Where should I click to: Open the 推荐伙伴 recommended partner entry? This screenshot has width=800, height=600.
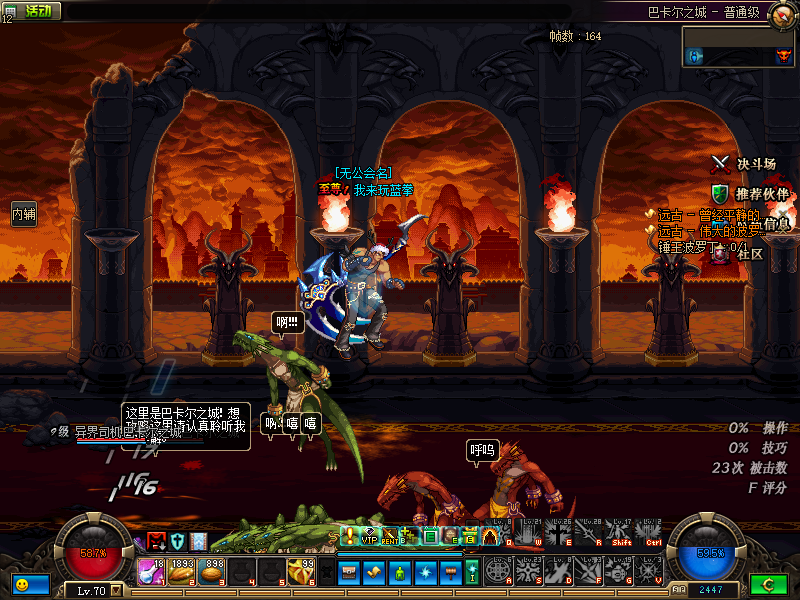pyautogui.click(x=750, y=193)
